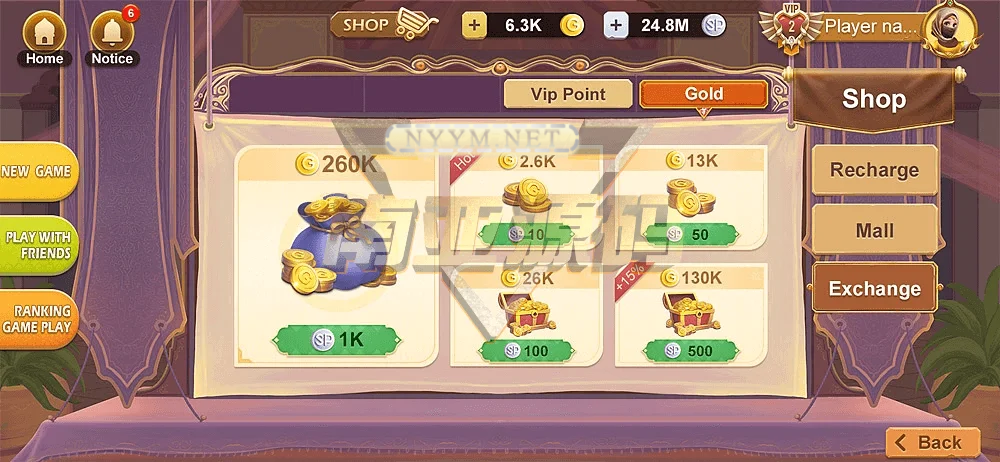
Task: Exchange 50 SP for 13K gold
Action: 690,234
